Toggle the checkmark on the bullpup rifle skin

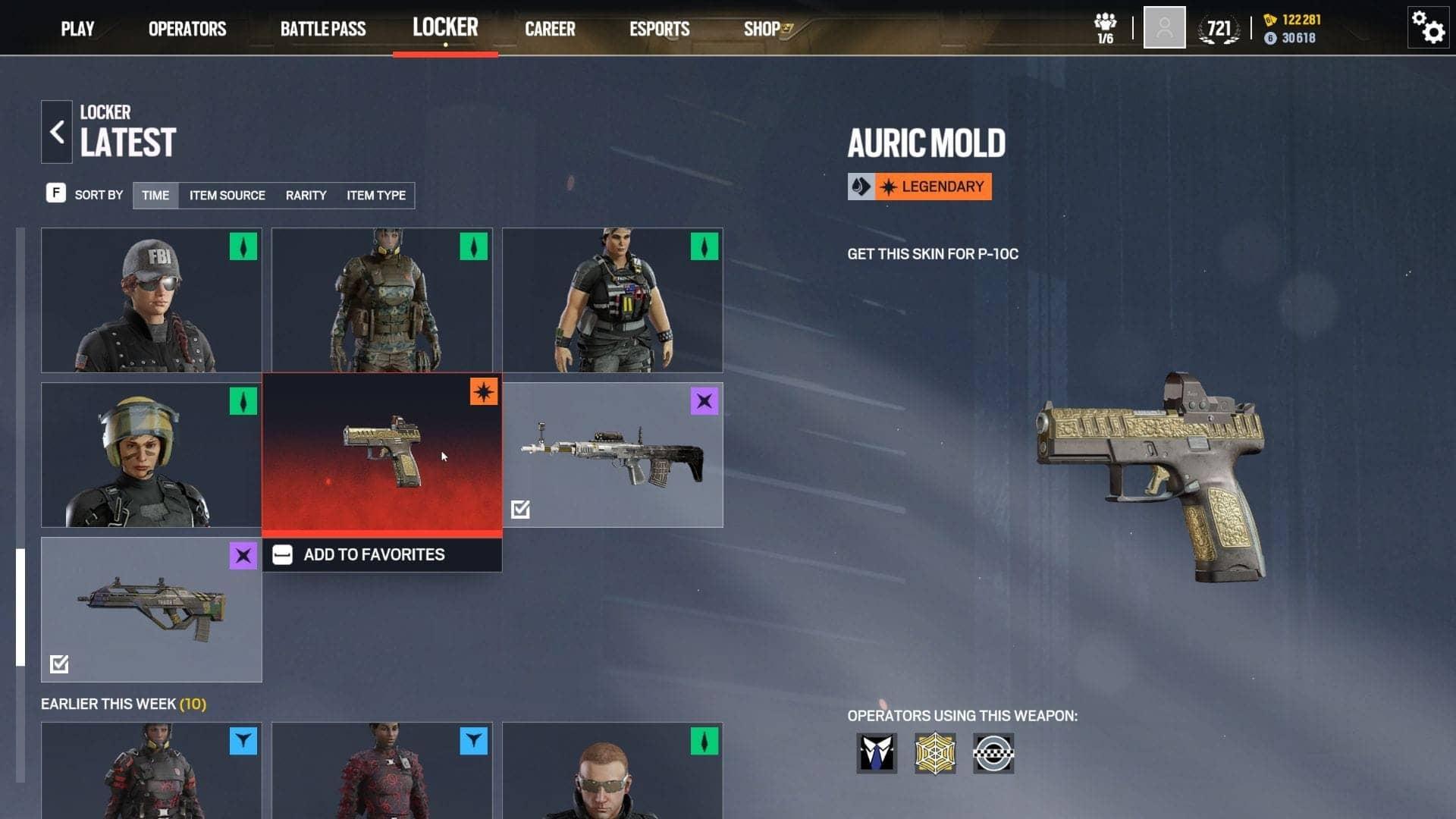coord(59,664)
